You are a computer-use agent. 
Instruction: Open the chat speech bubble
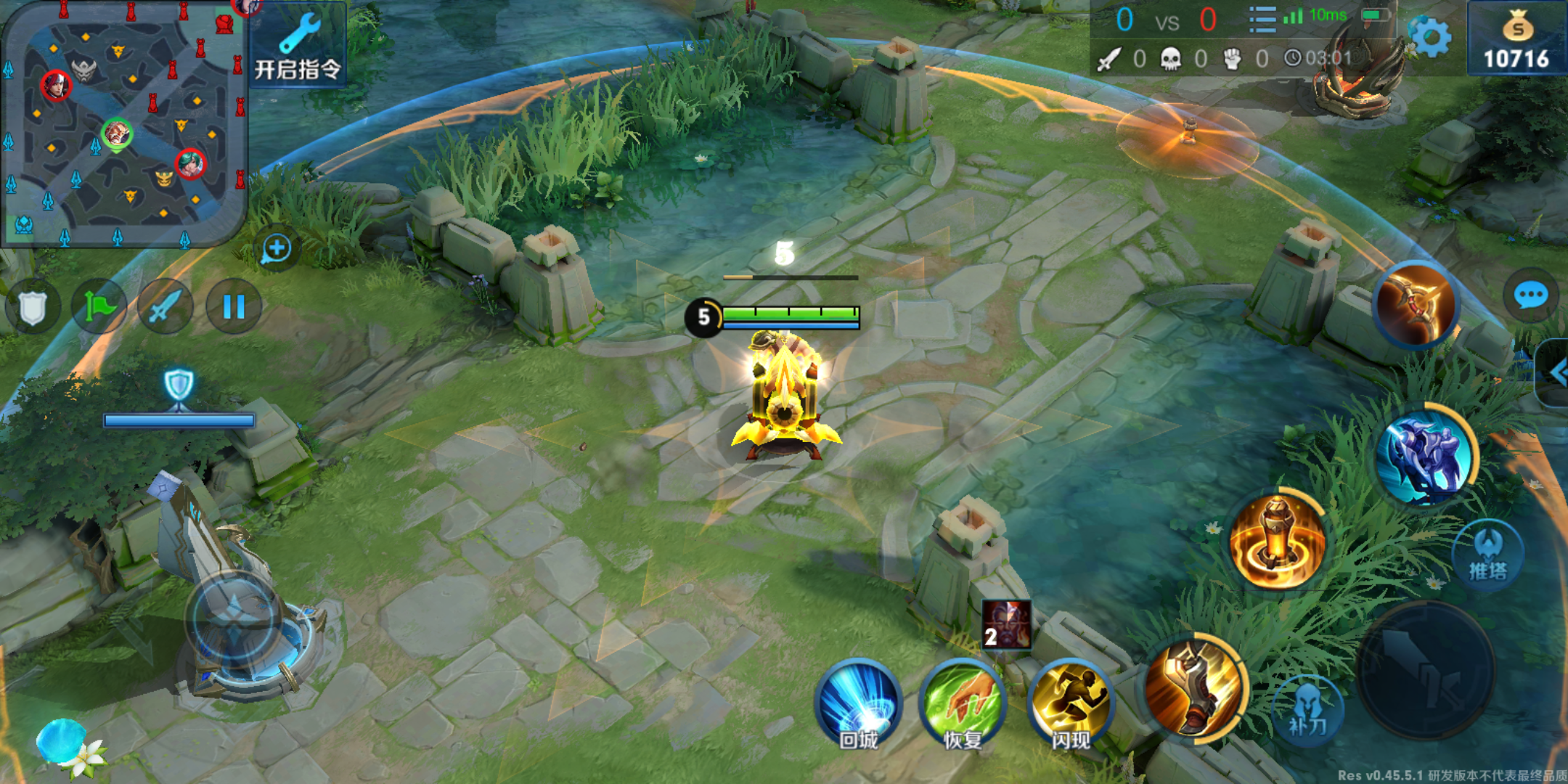(1531, 295)
